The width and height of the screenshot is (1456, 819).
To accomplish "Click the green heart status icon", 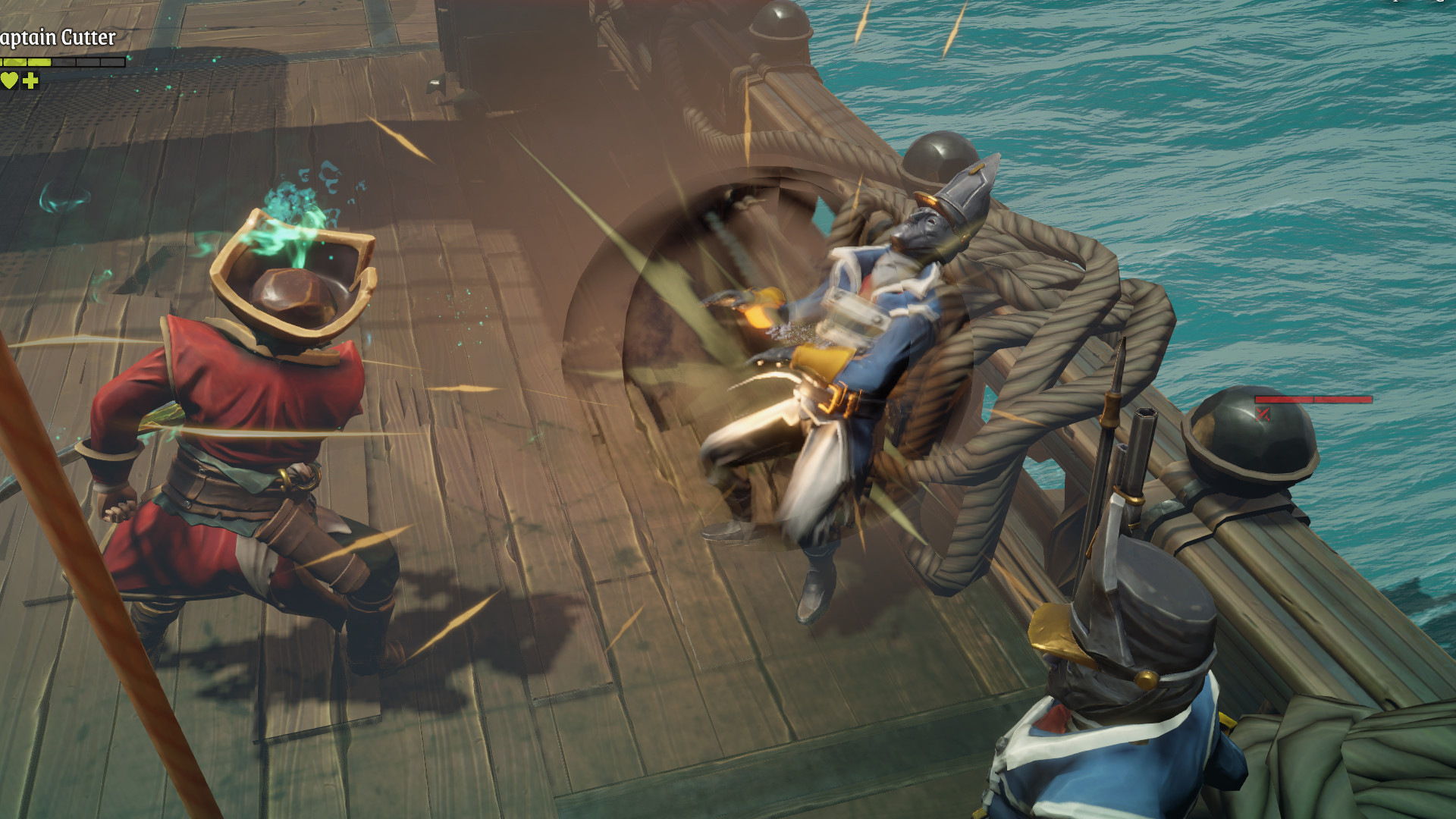I will (x=8, y=80).
